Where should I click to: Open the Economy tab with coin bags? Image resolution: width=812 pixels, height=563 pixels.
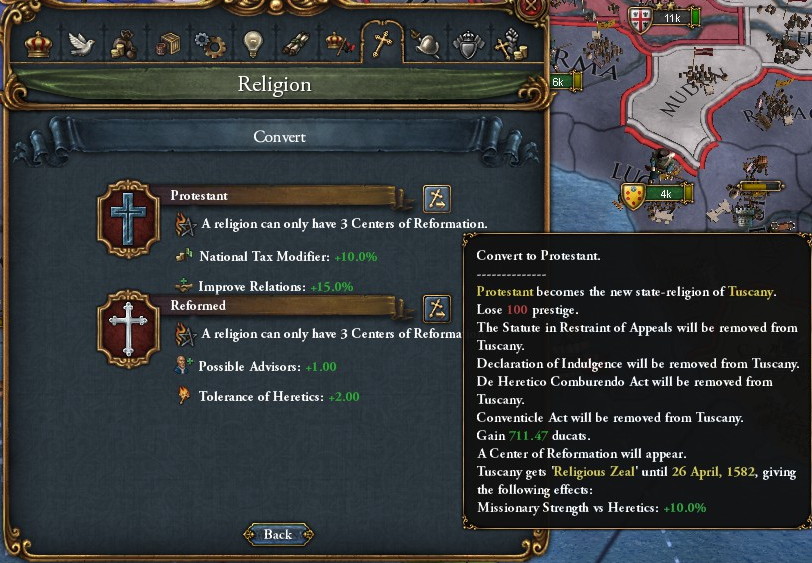(124, 45)
